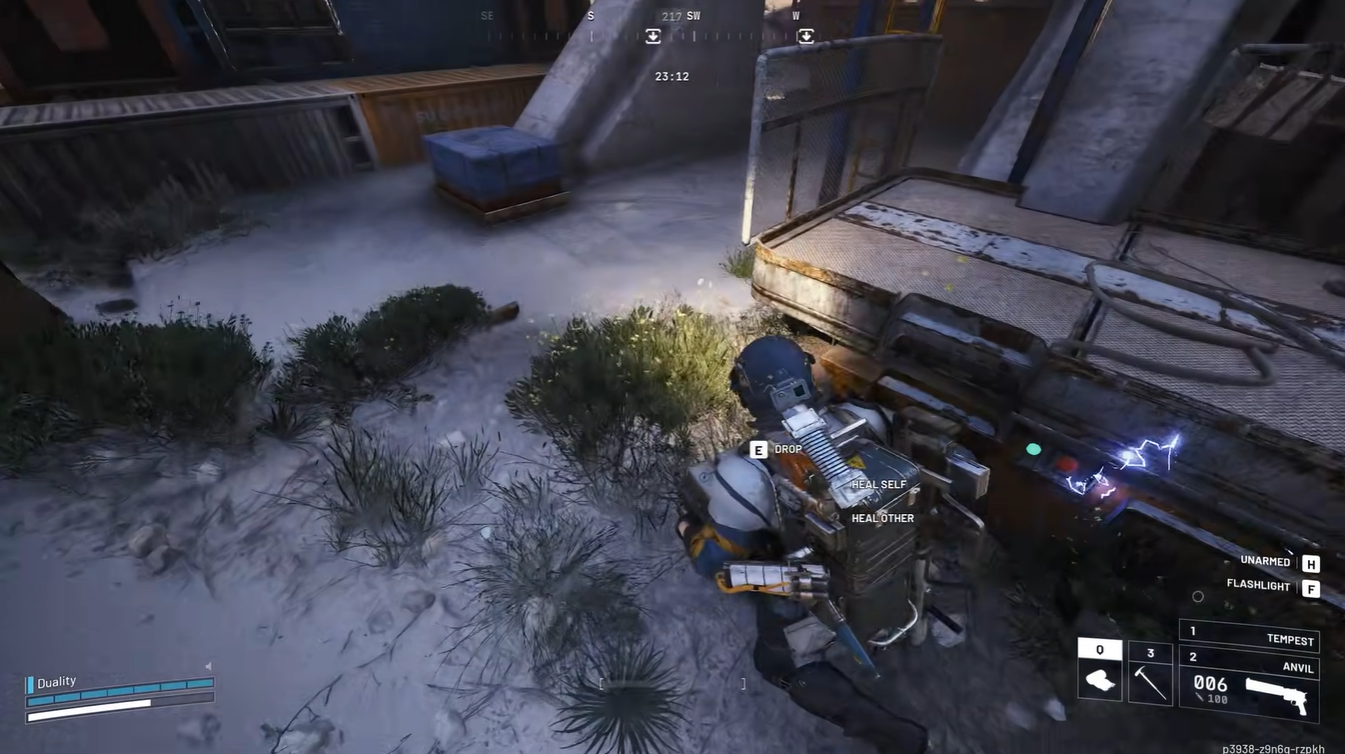Click the Duality name label
This screenshot has width=1345, height=754.
56,681
